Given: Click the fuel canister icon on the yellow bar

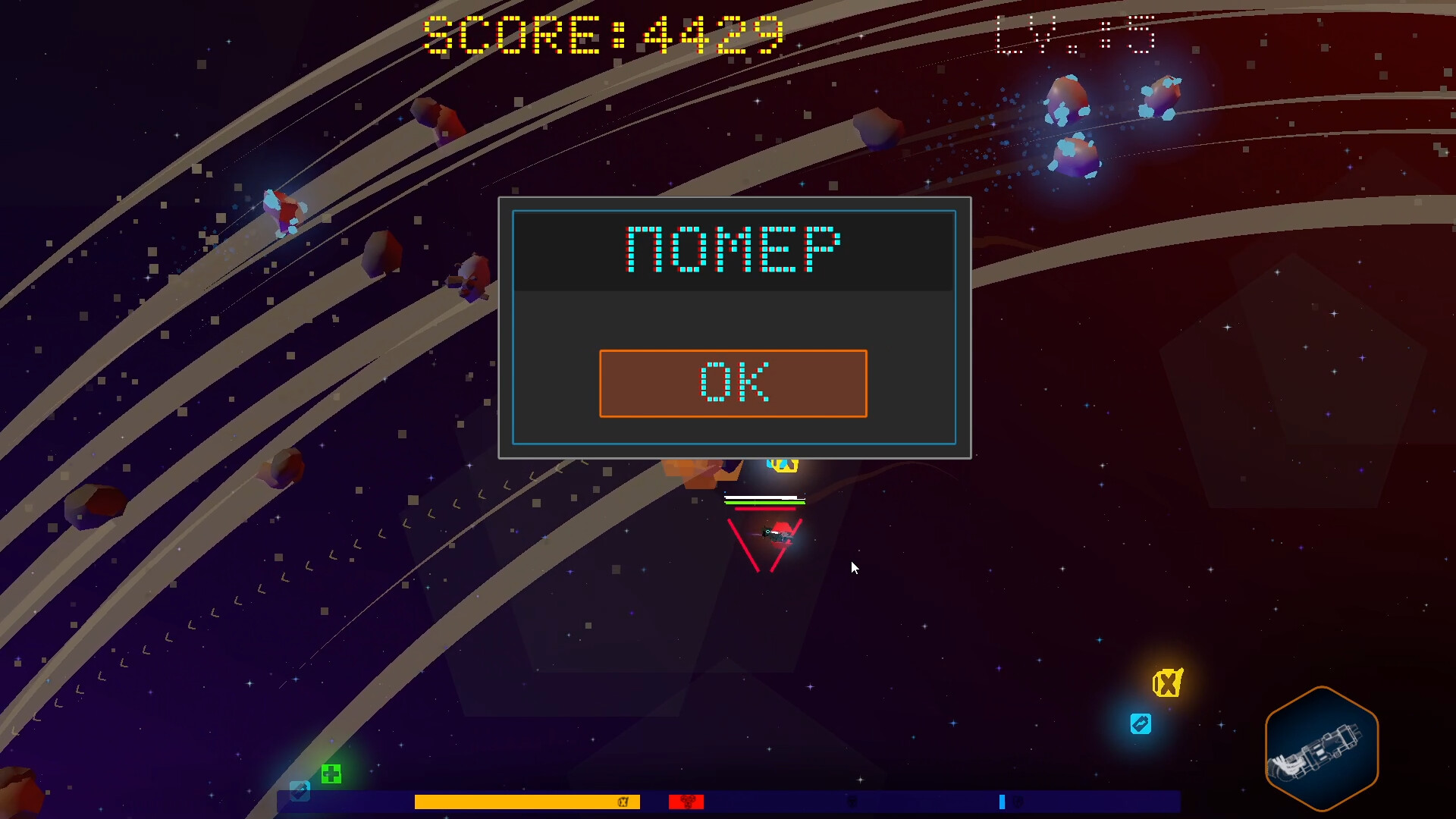Looking at the screenshot, I should [x=623, y=802].
